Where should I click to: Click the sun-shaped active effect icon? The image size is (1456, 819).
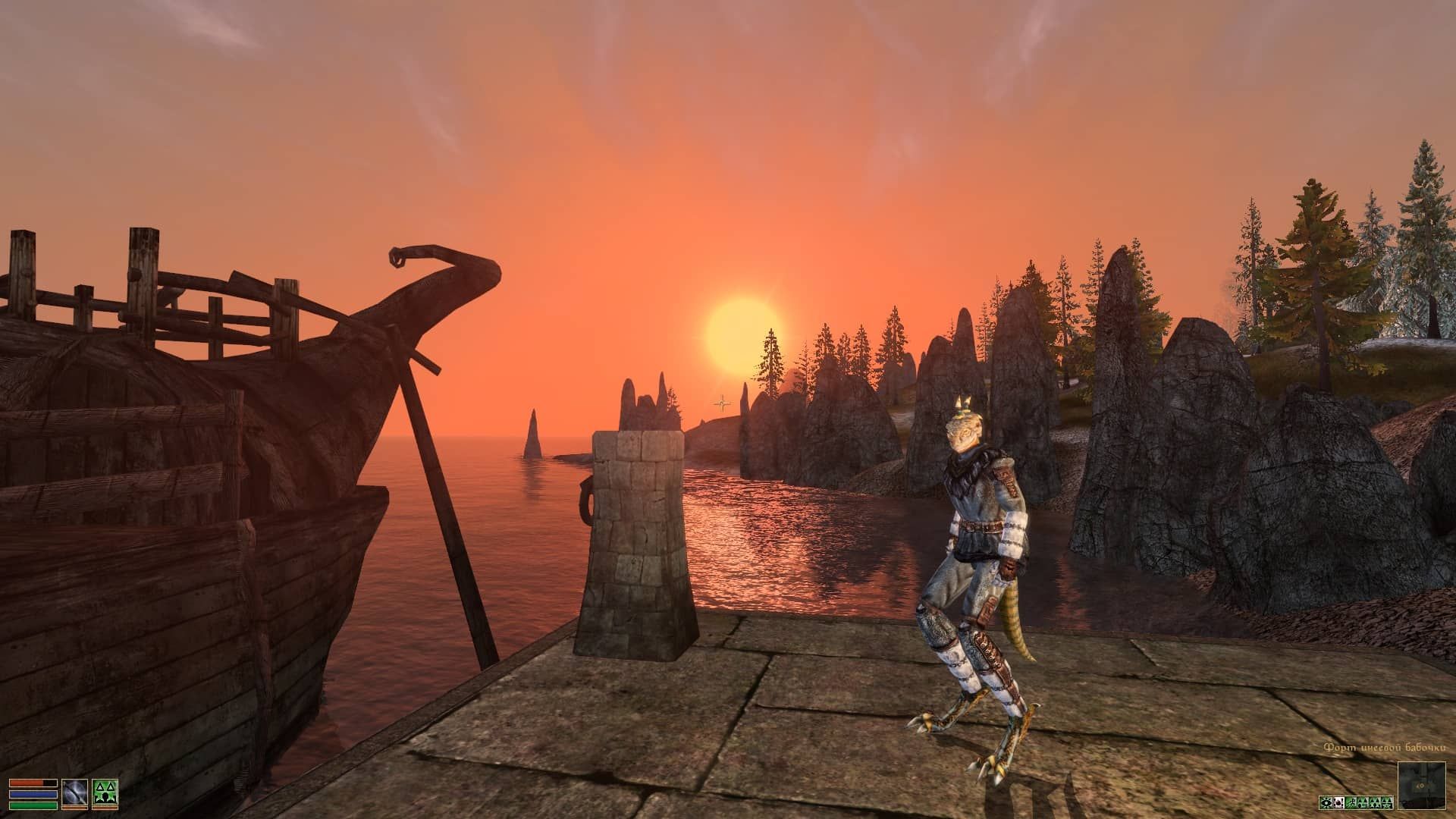[x=1326, y=803]
